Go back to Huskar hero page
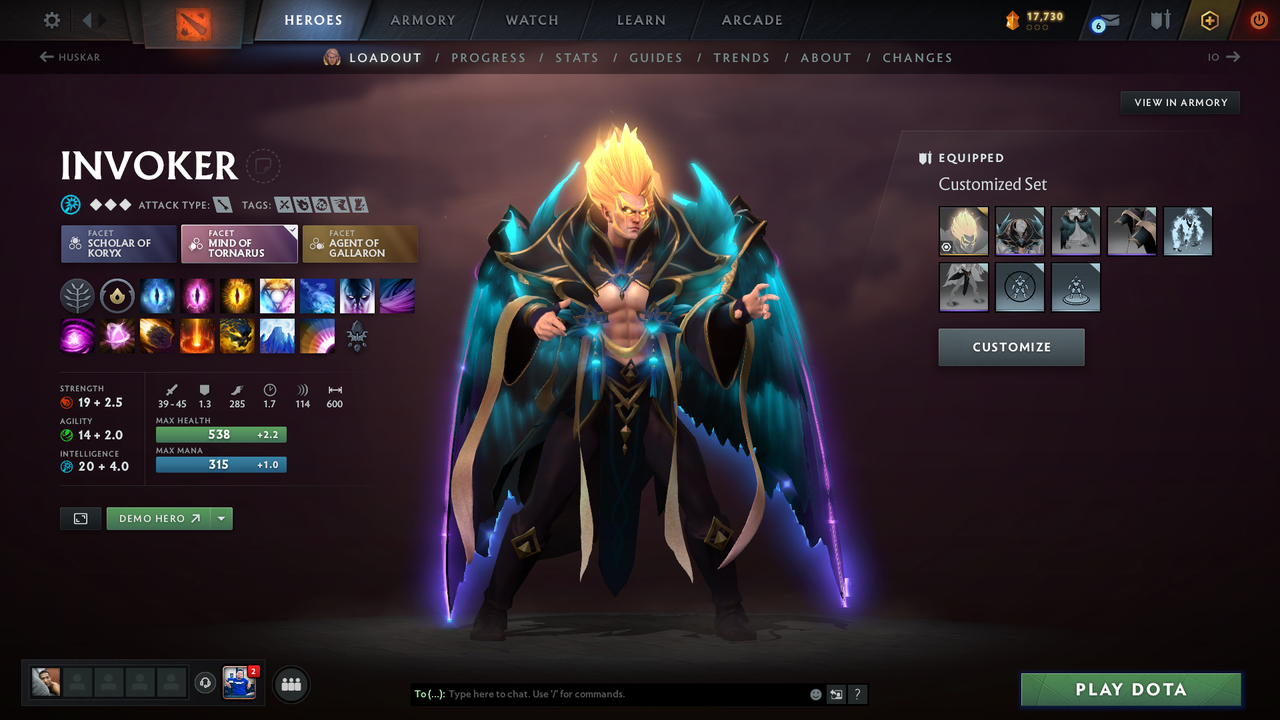This screenshot has height=720, width=1280. 68,57
